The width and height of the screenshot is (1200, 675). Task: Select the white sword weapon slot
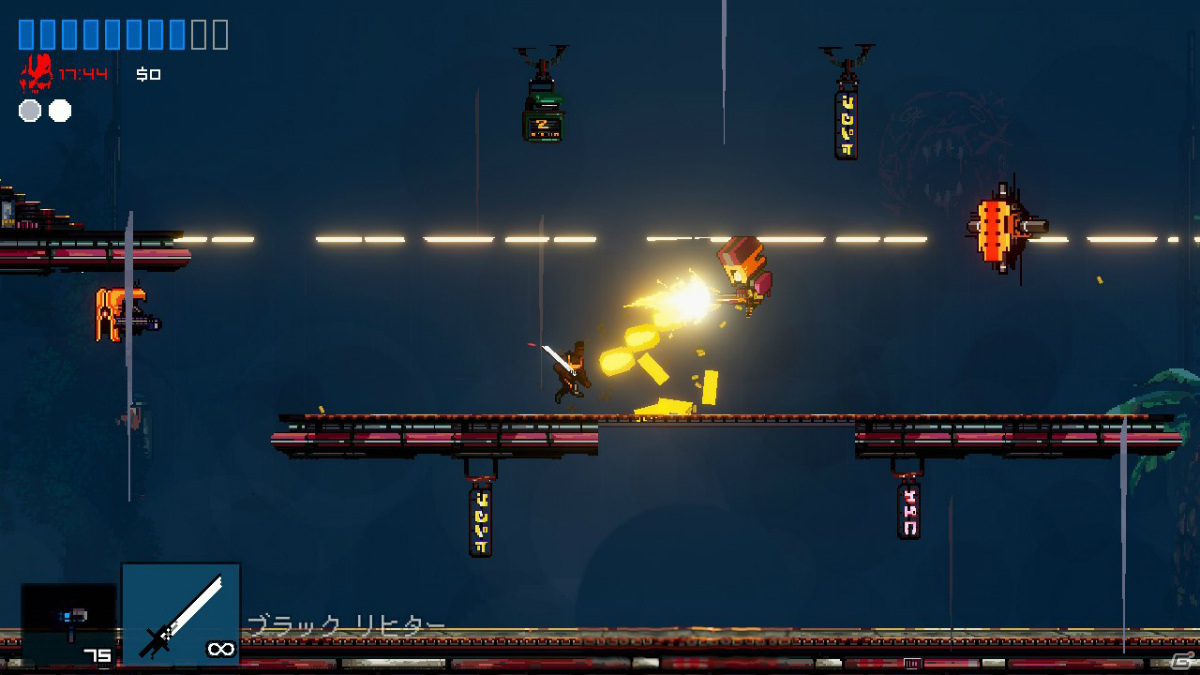coord(181,614)
